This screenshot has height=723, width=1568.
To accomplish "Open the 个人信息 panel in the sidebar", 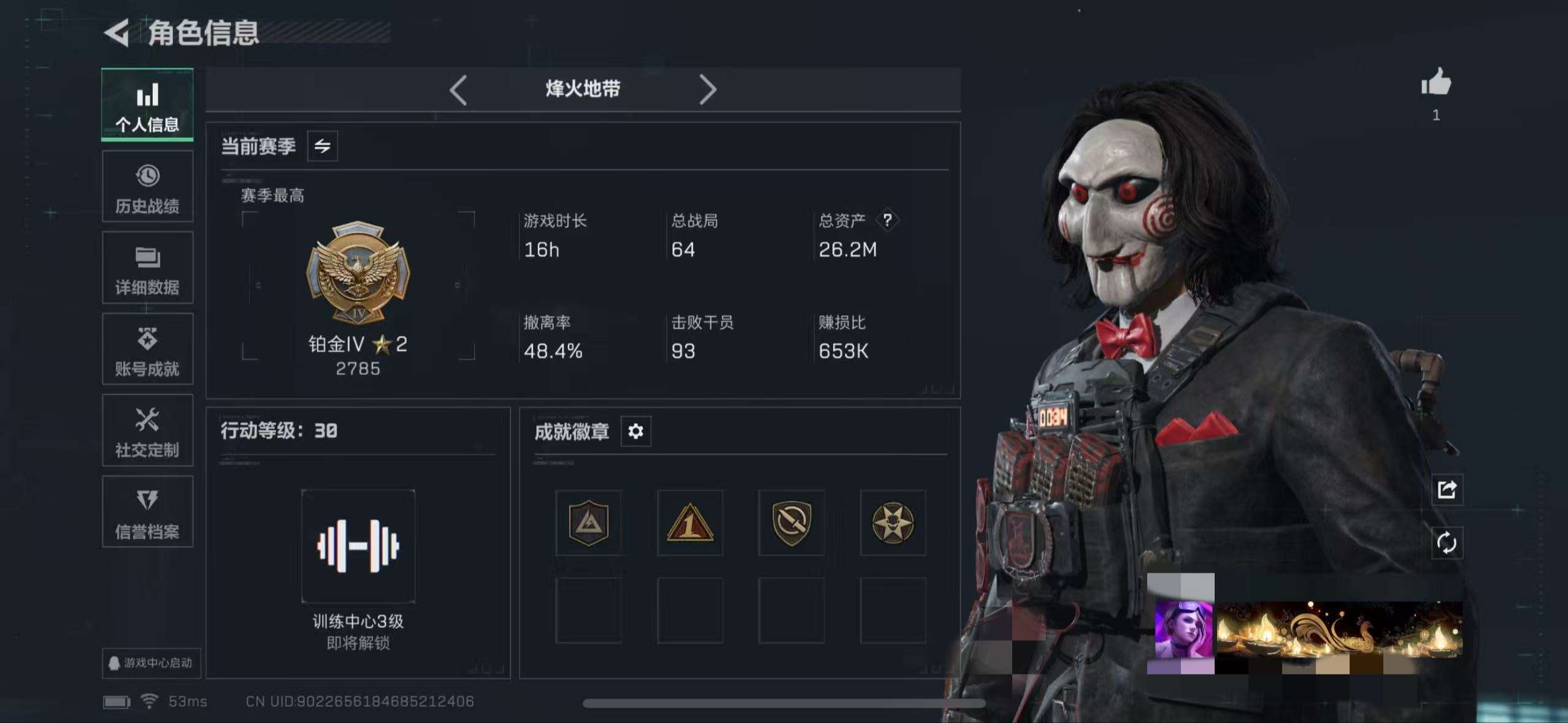I will [x=147, y=105].
